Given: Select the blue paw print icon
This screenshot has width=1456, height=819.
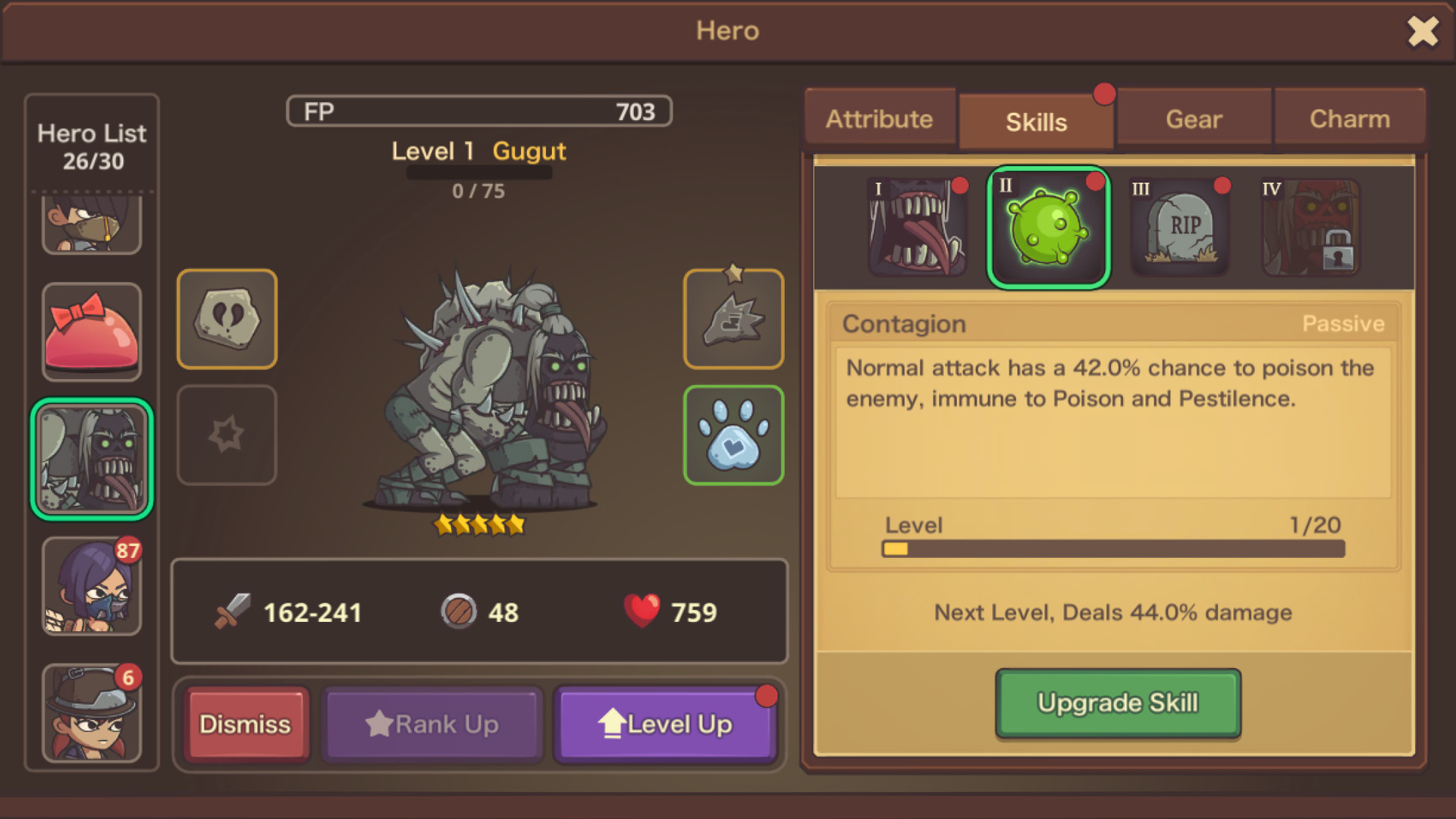Looking at the screenshot, I should click(733, 434).
